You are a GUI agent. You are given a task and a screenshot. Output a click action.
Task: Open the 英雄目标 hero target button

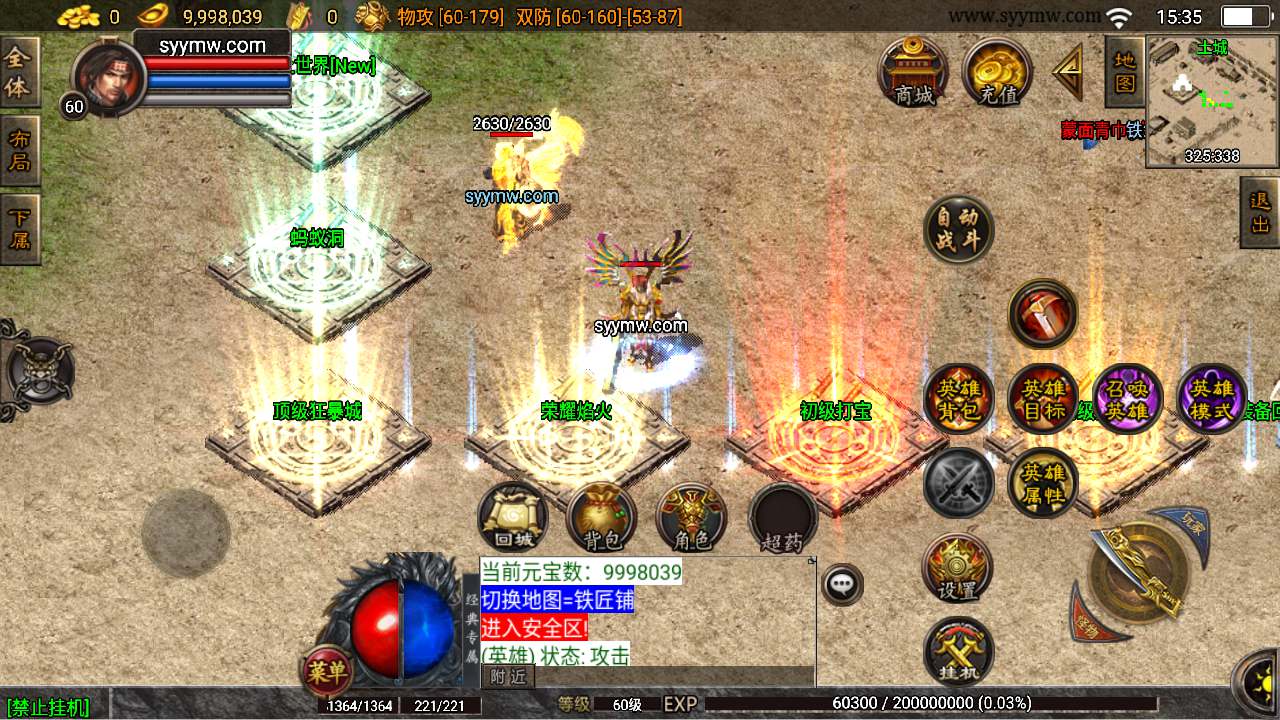(1043, 398)
